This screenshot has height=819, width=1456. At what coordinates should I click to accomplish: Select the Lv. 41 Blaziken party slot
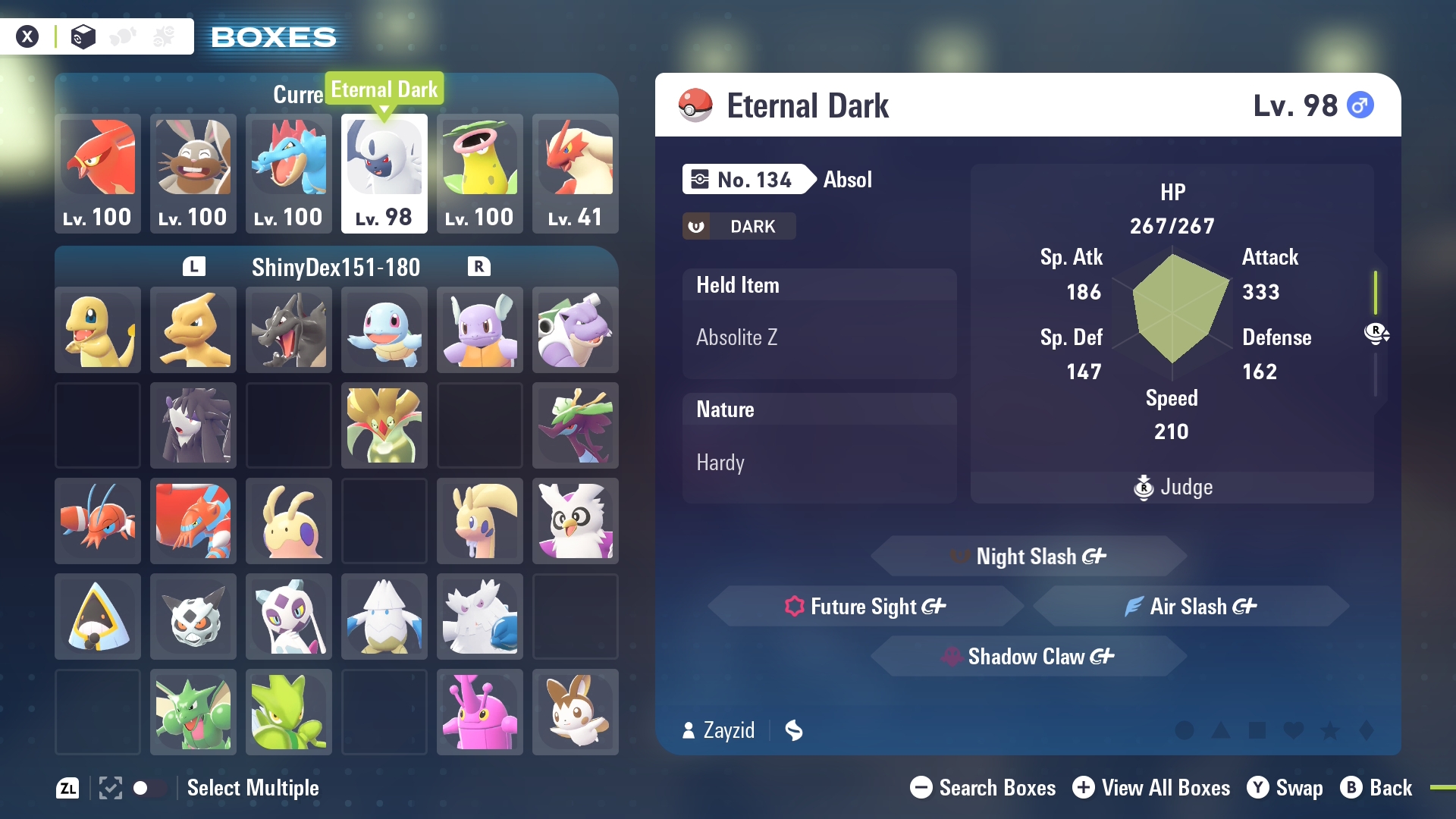[x=575, y=173]
